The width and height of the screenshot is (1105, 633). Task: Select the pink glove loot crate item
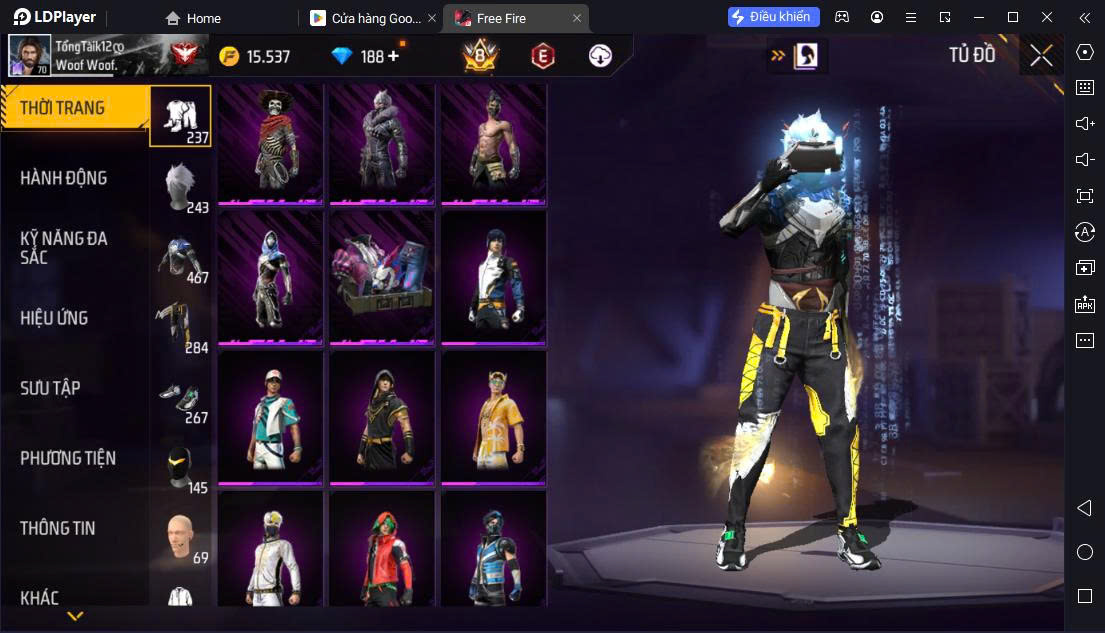(382, 277)
